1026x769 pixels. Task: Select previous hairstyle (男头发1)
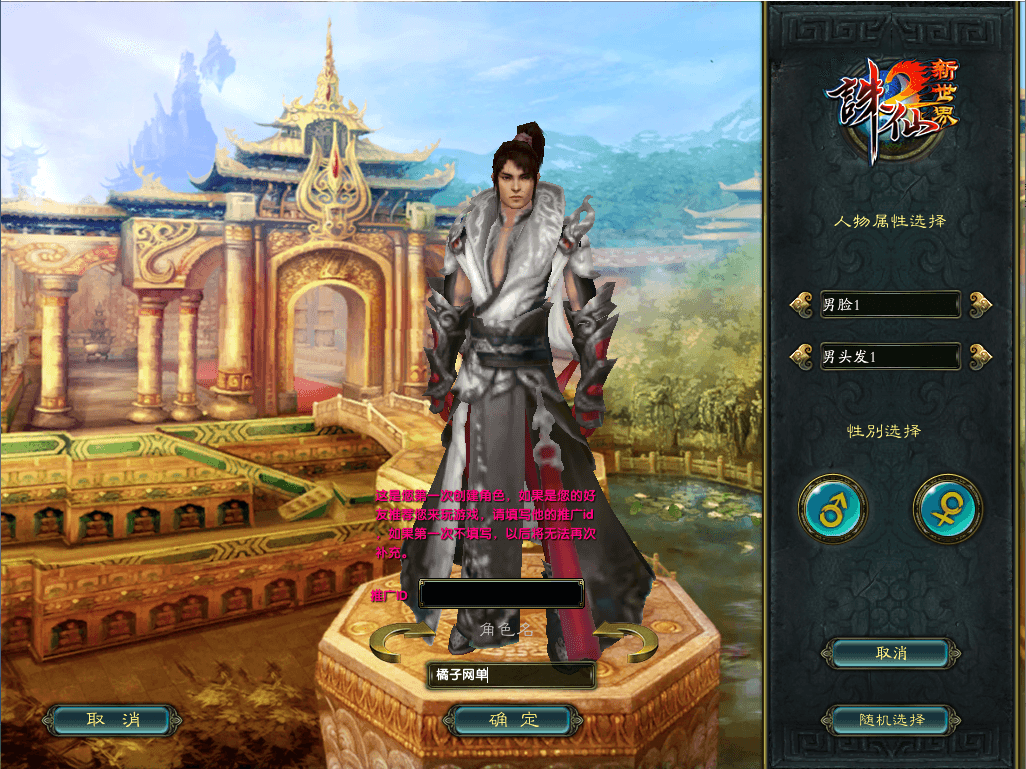click(x=801, y=355)
